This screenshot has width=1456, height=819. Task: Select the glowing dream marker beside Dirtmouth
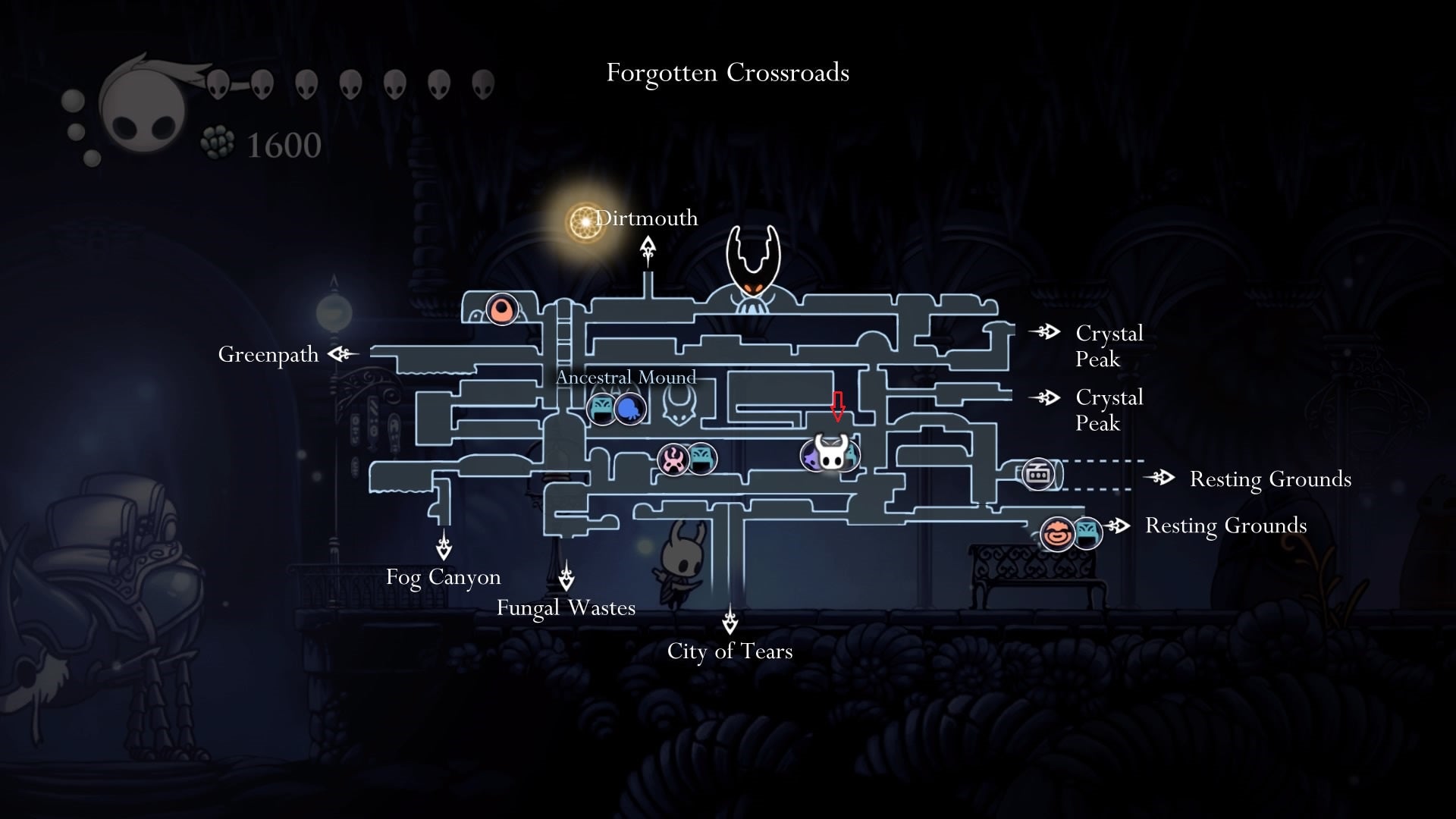[x=585, y=222]
